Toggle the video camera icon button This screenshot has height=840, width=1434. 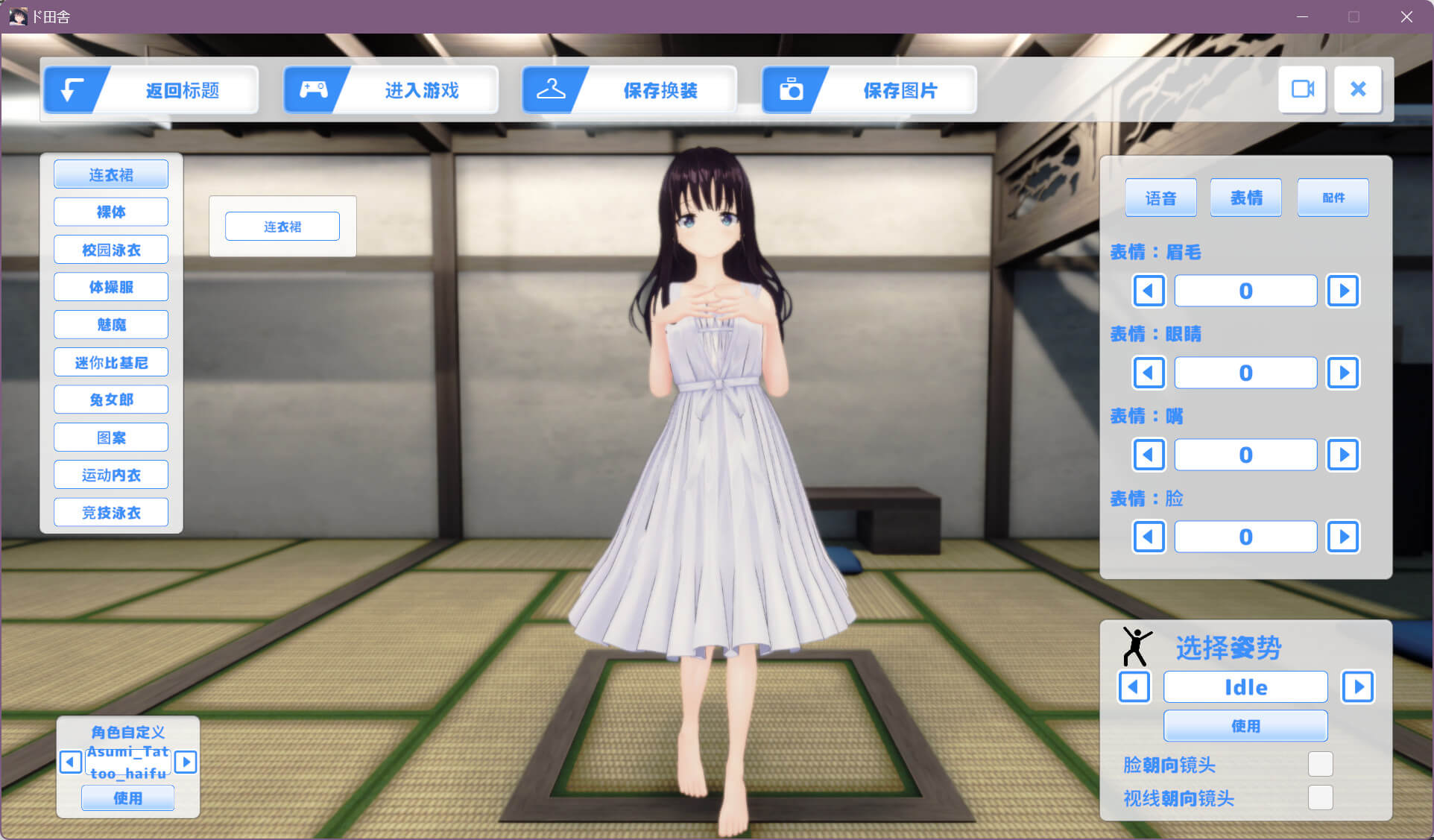[1302, 89]
